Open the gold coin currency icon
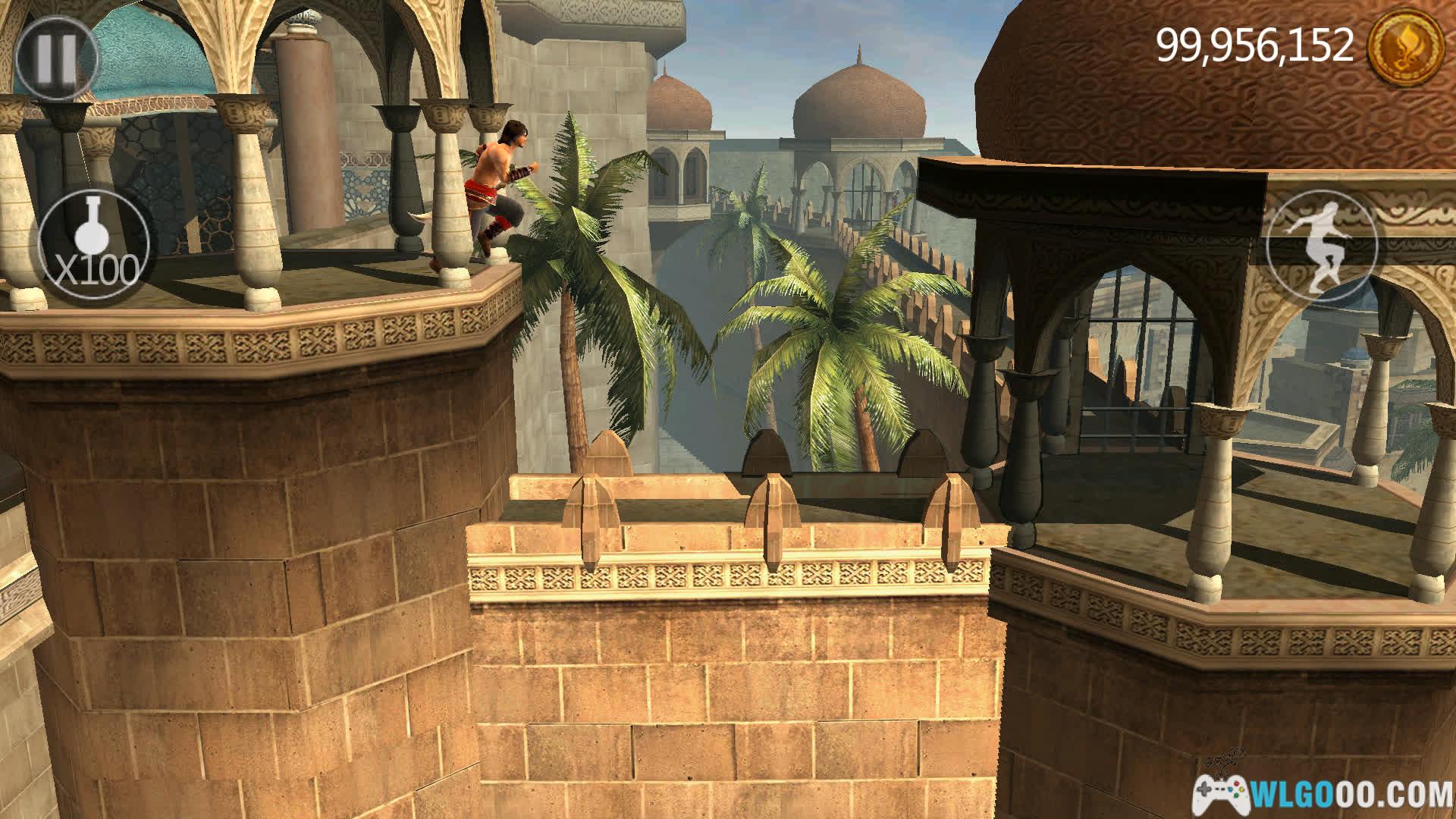1456x819 pixels. 1404,45
